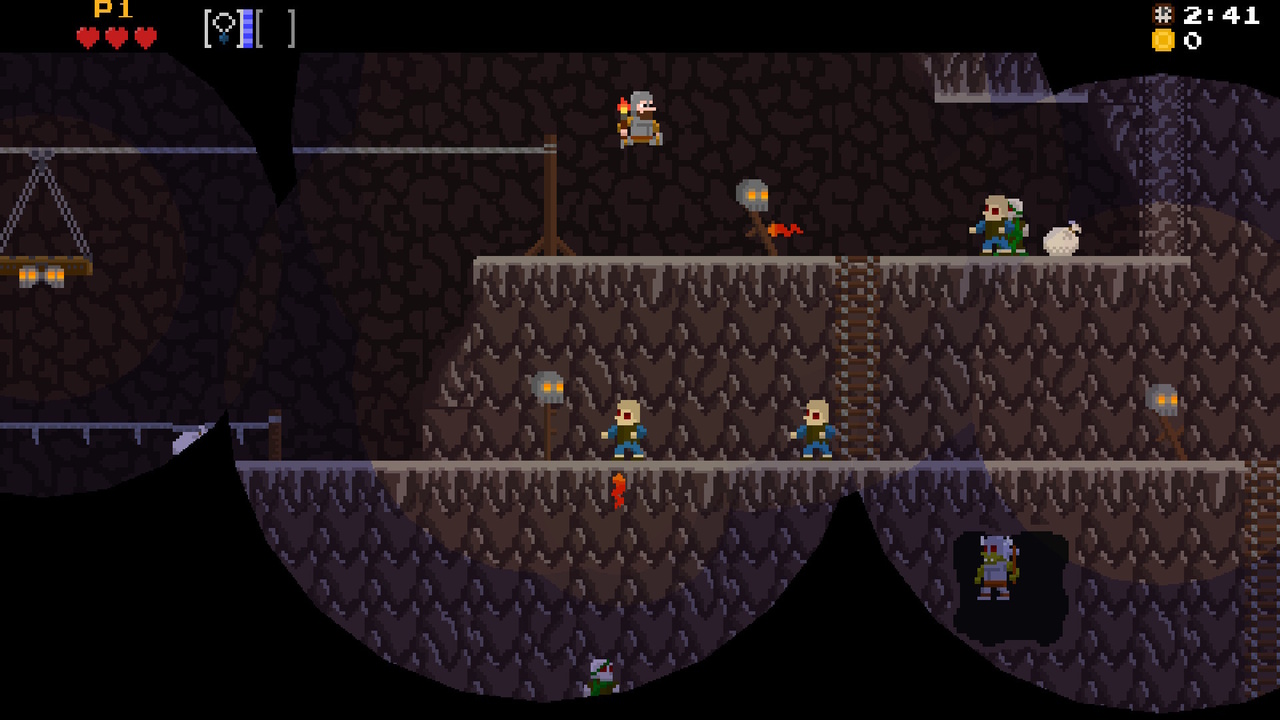The image size is (1280, 720).
Task: Click the clock icon next to the 2:41 timer
Action: (x=1161, y=16)
